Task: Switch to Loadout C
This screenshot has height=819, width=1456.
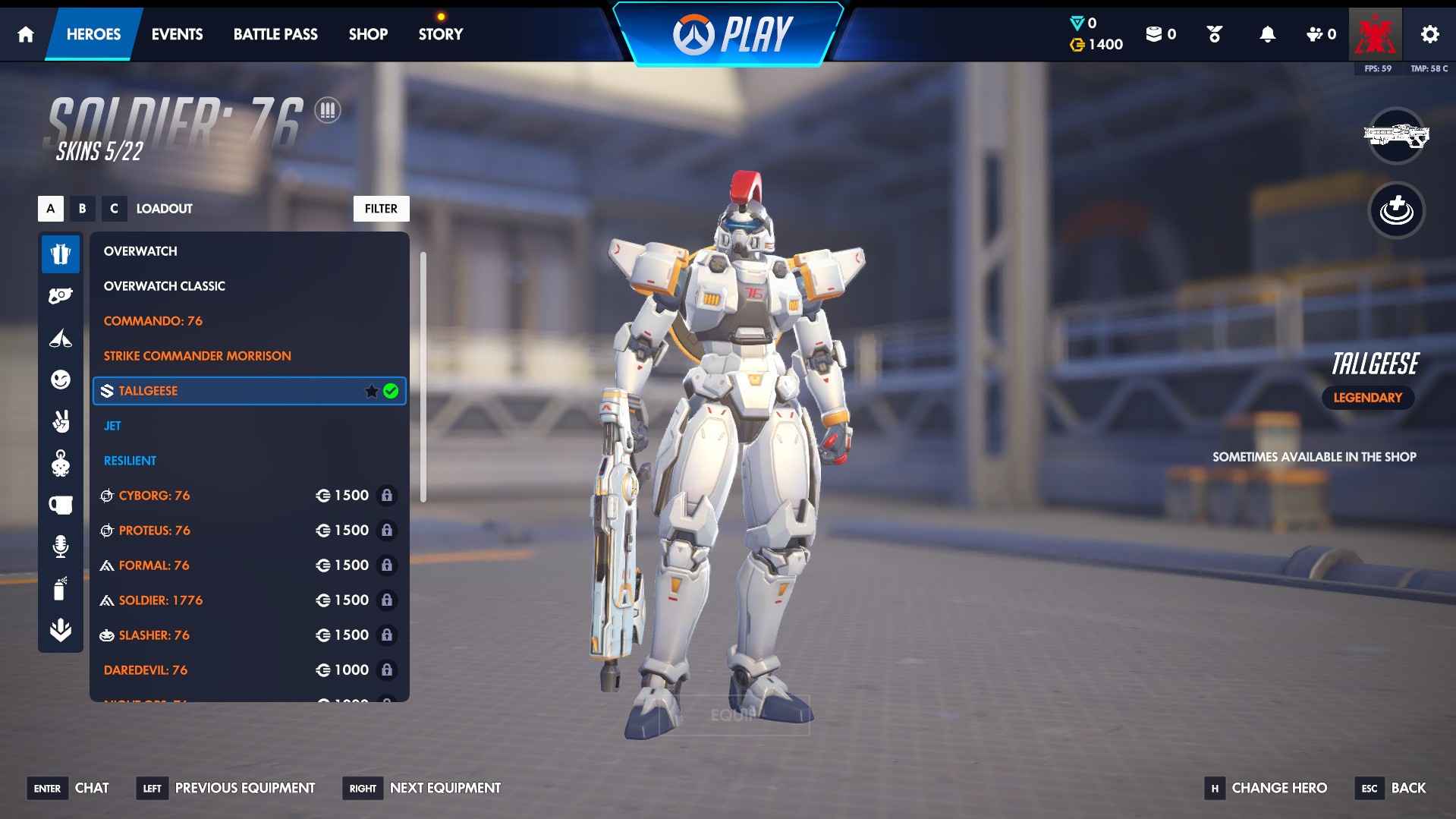Action: click(x=115, y=209)
